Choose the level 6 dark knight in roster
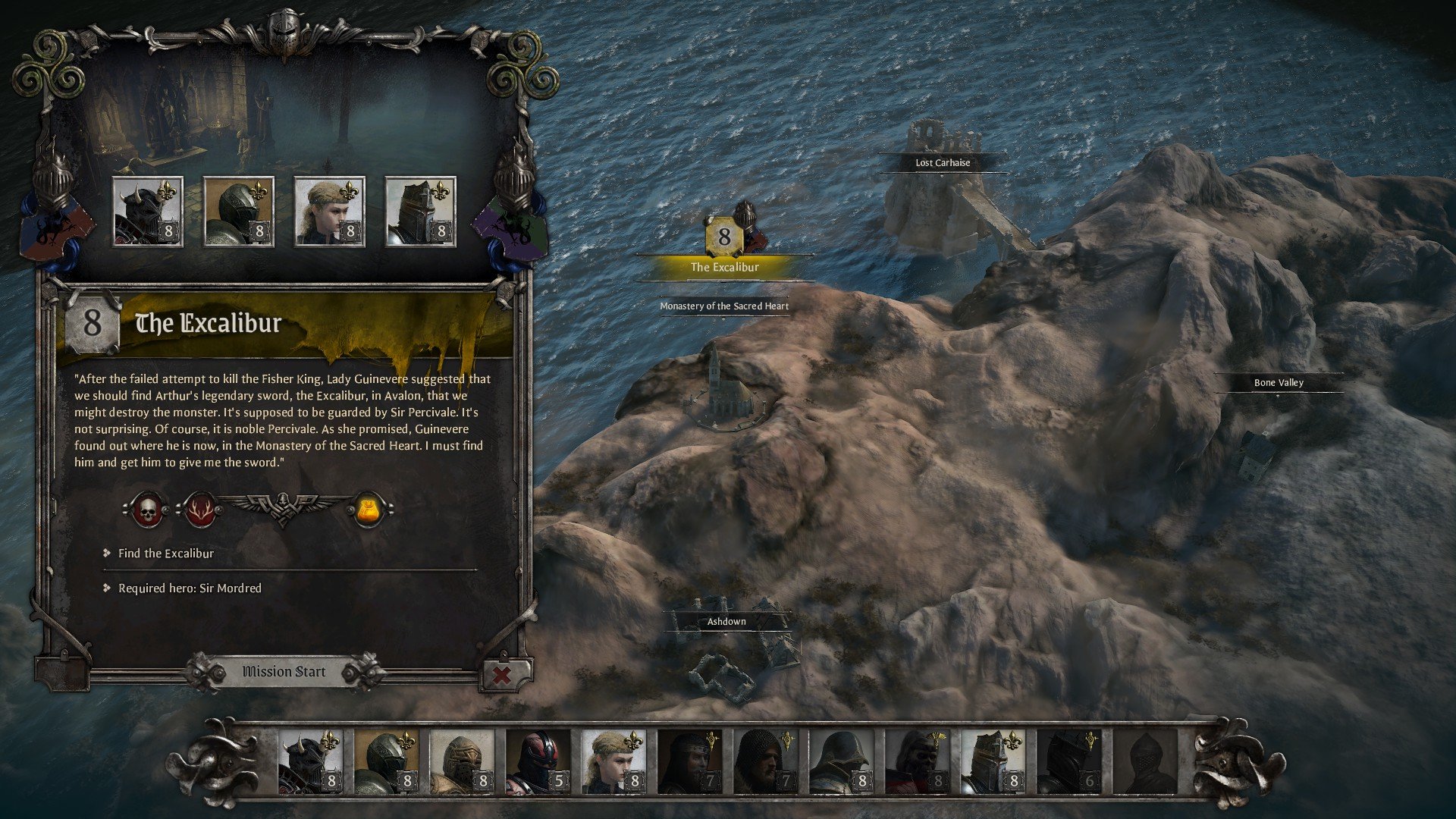 [x=1068, y=761]
